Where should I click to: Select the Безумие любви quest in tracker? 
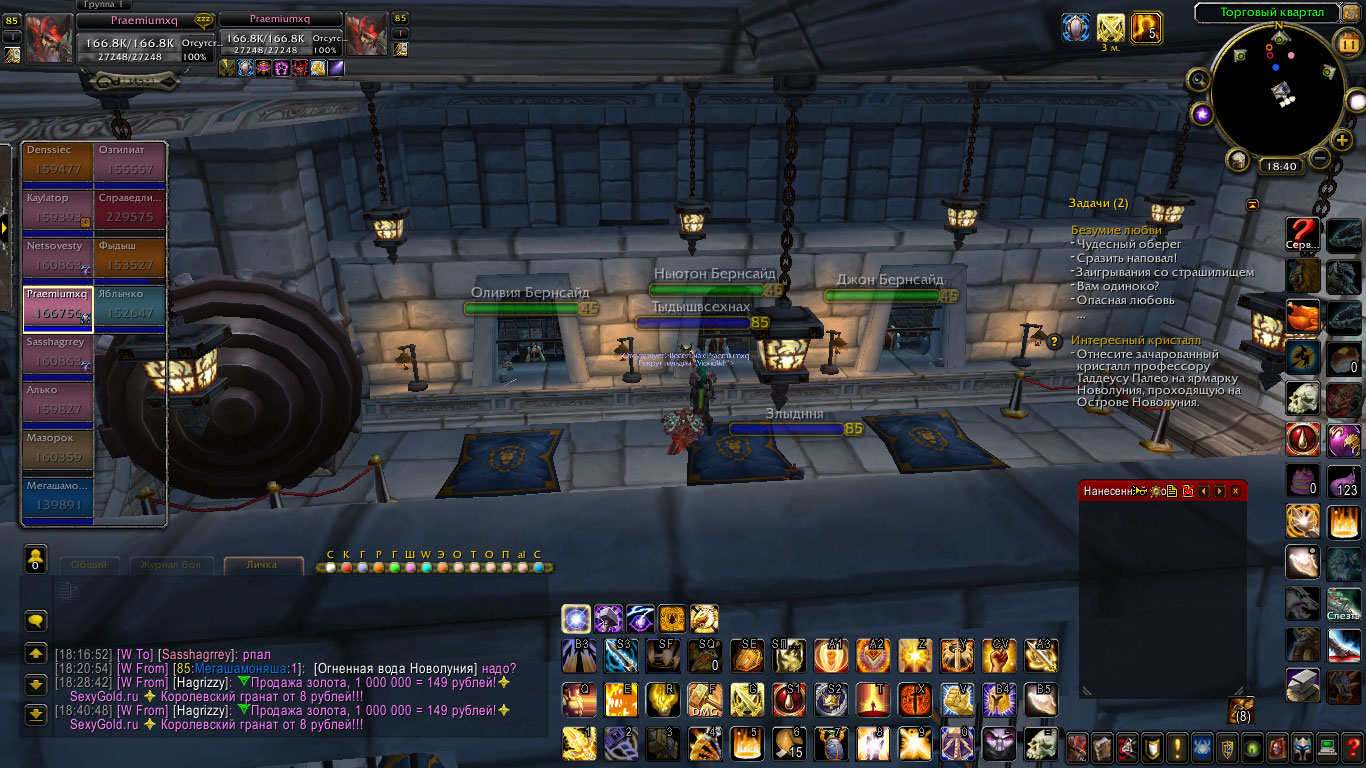coord(1116,230)
